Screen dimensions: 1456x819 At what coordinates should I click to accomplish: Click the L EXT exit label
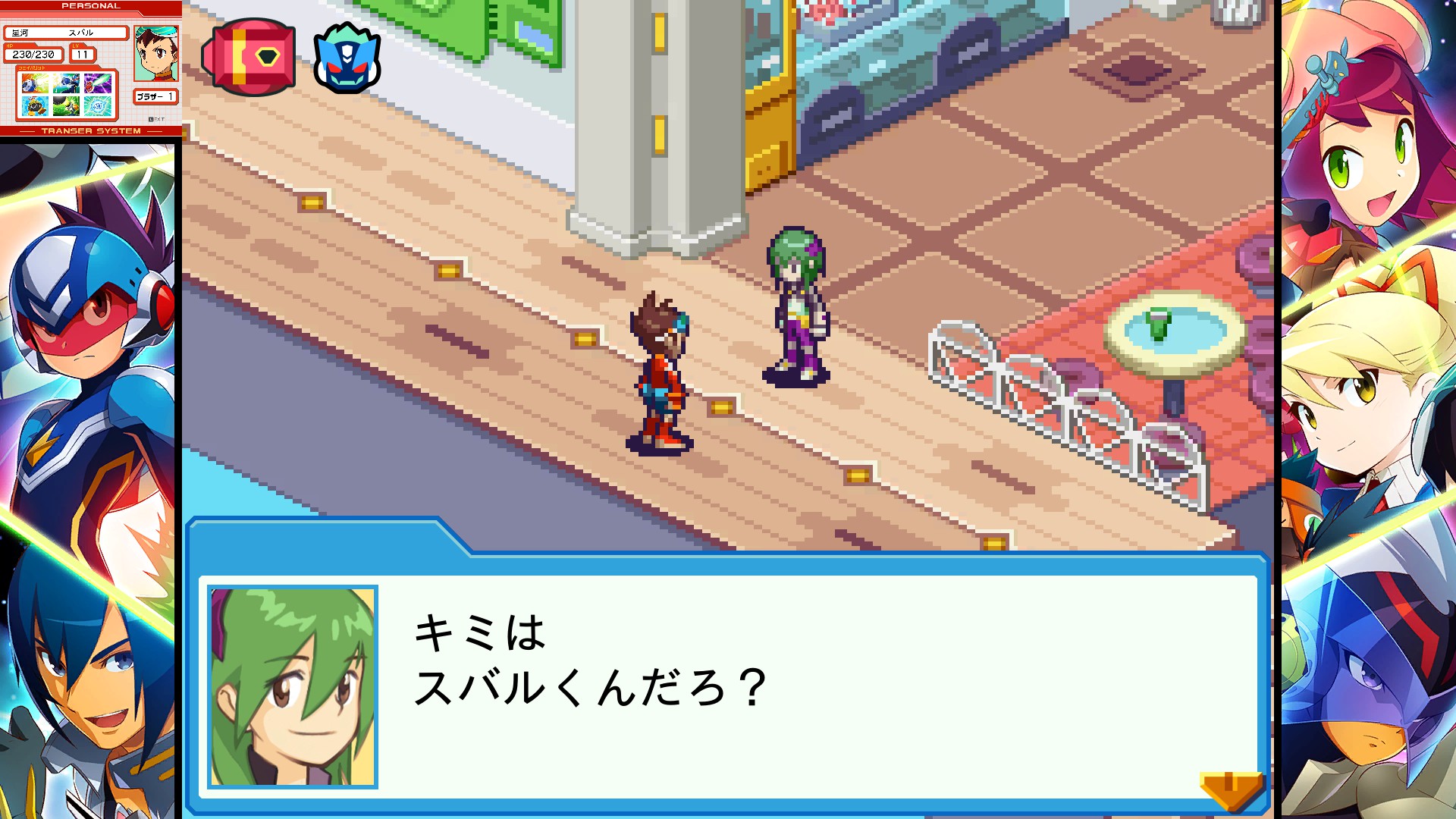coord(156,119)
